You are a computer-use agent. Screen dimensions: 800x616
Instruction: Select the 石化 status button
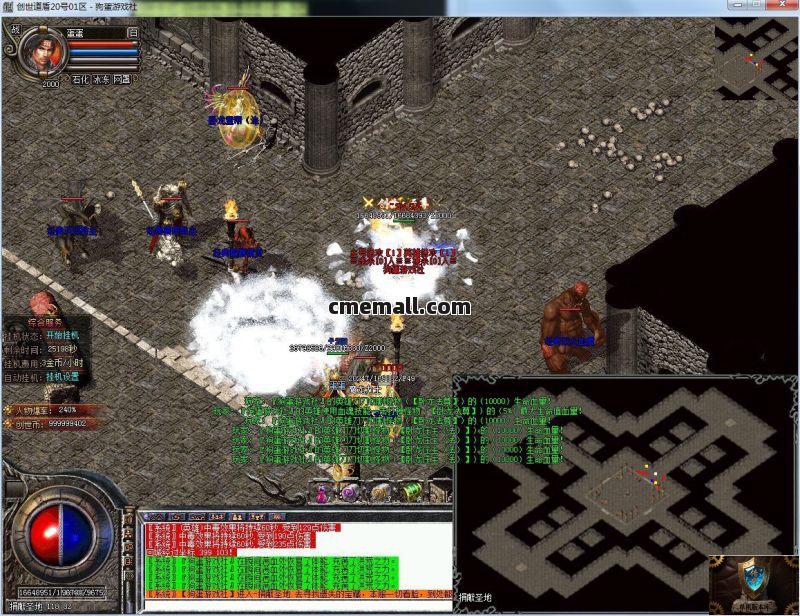click(81, 78)
